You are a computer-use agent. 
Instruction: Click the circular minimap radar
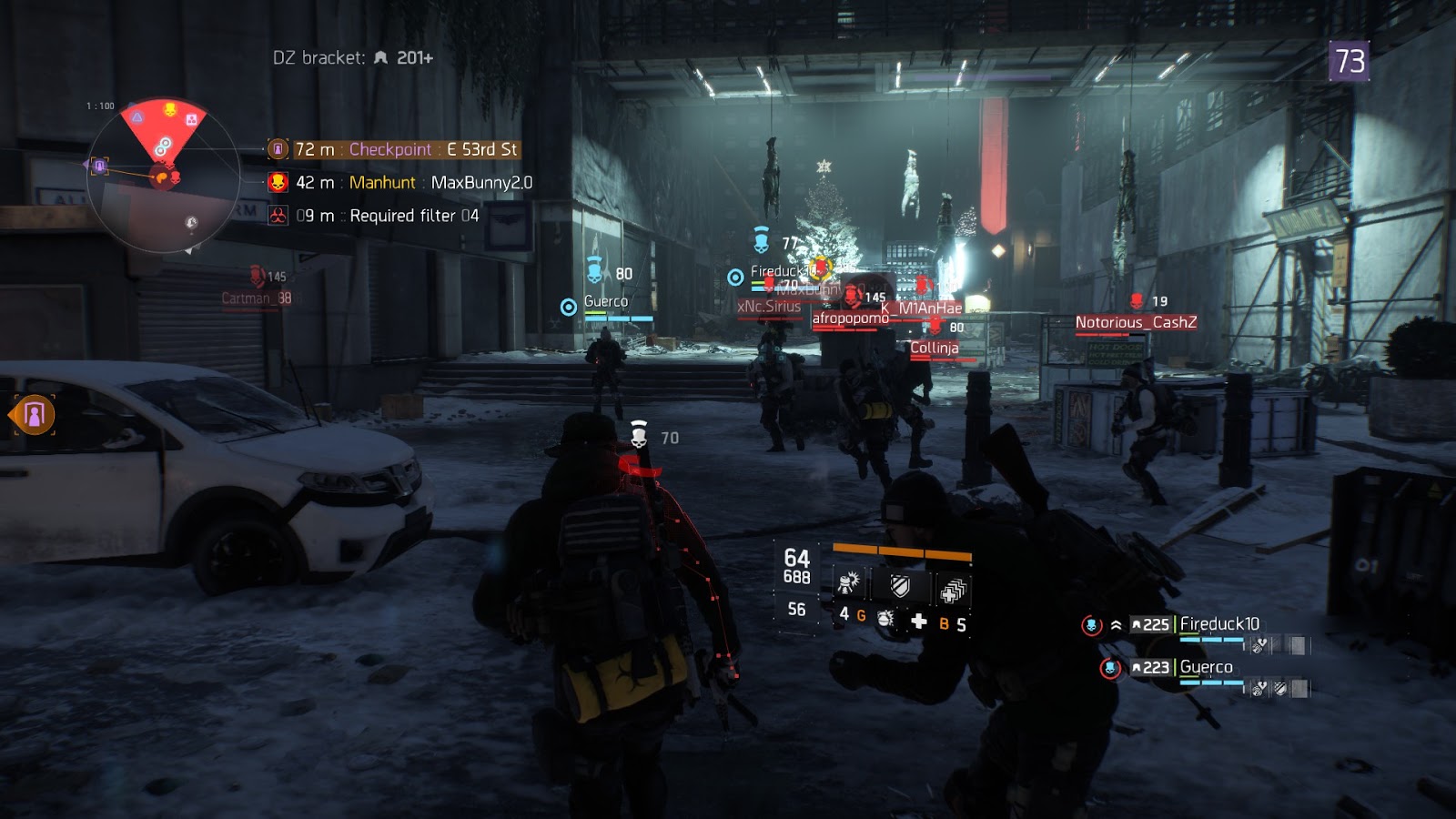164,177
